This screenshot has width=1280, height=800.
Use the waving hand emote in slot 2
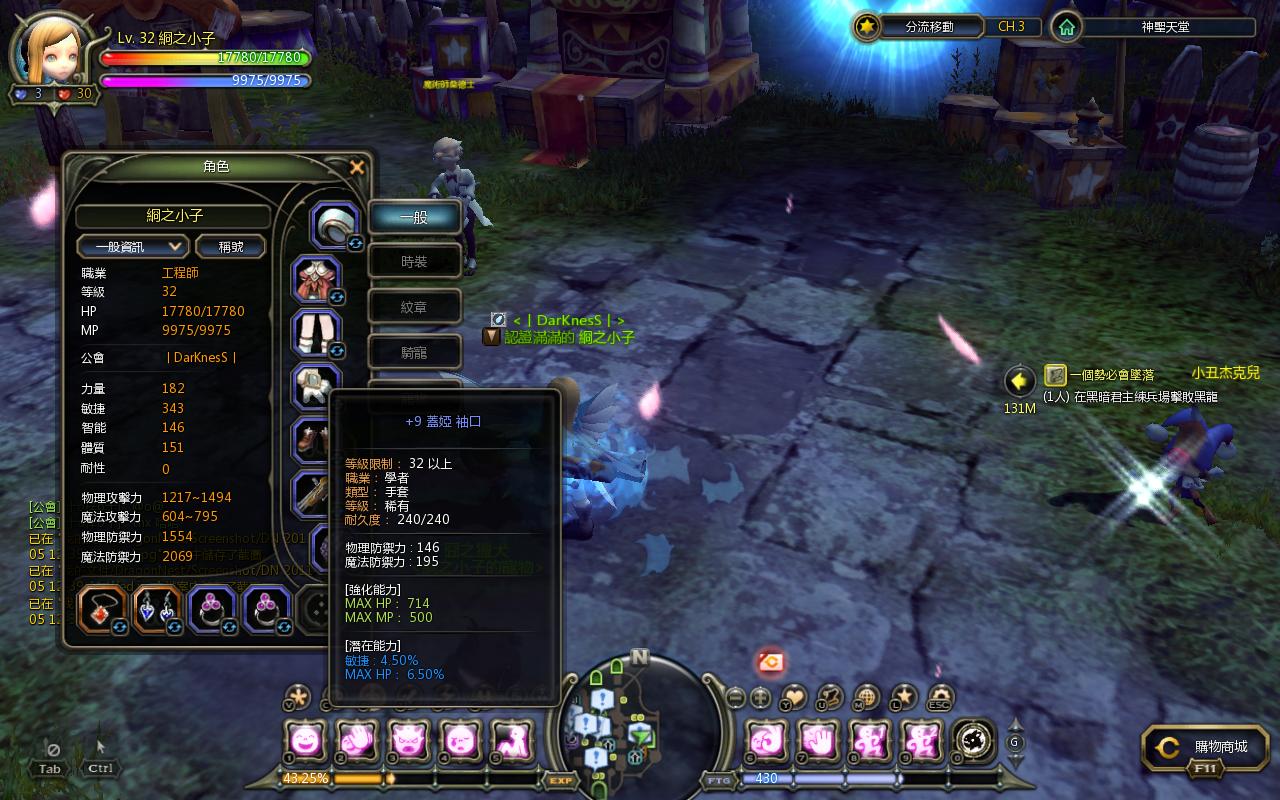click(x=357, y=740)
